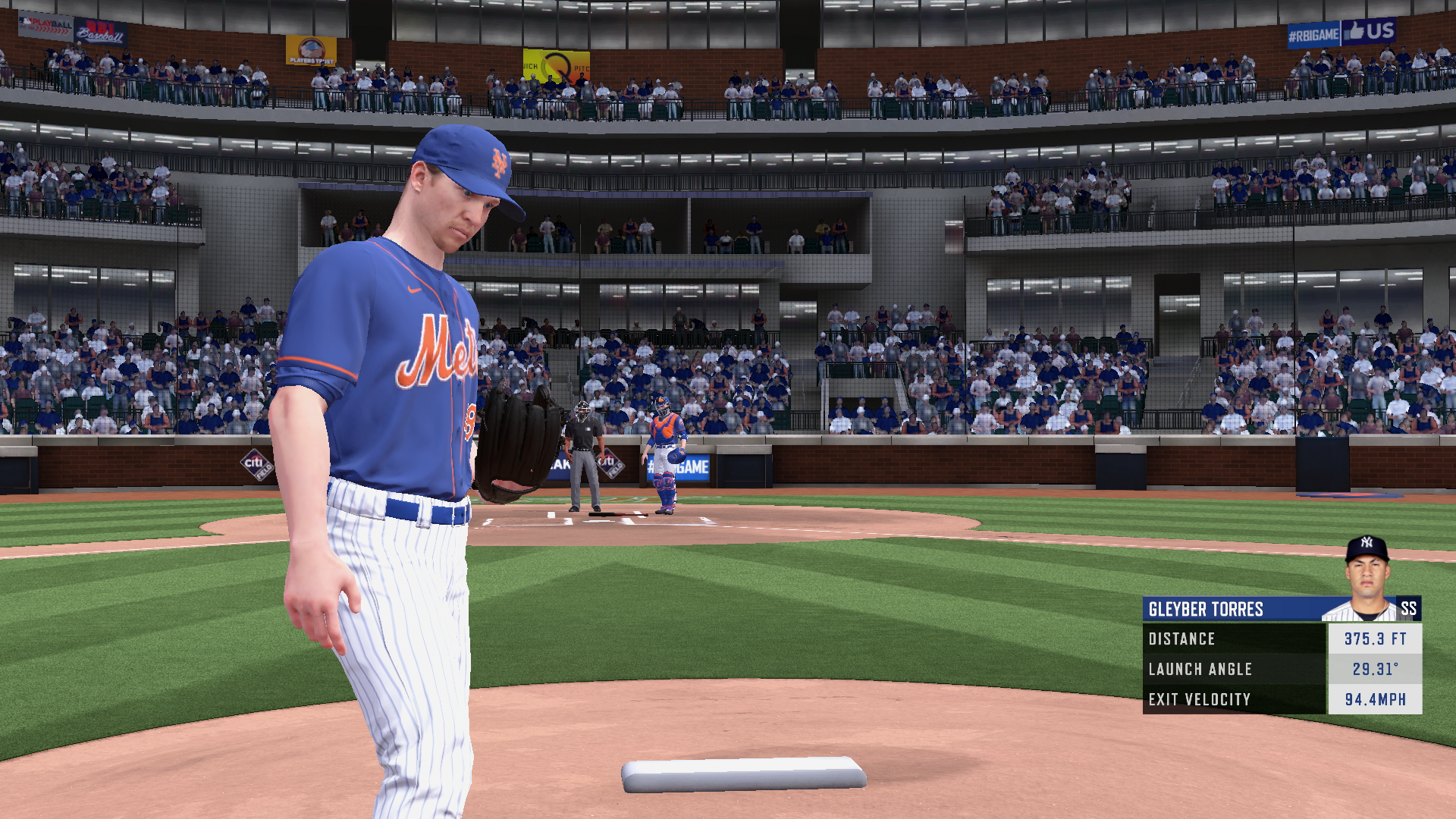Click Gleyber Torres's player portrait
This screenshot has height=819, width=1456.
[x=1367, y=579]
